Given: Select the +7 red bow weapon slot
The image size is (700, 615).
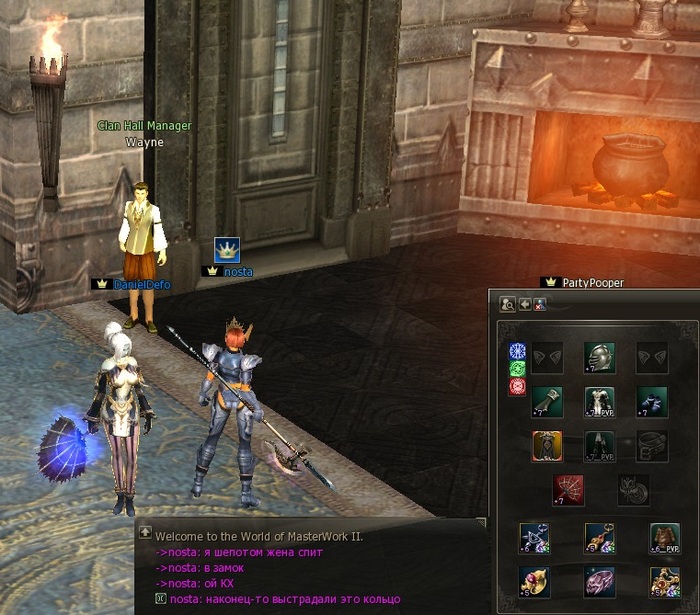Looking at the screenshot, I should pyautogui.click(x=569, y=490).
